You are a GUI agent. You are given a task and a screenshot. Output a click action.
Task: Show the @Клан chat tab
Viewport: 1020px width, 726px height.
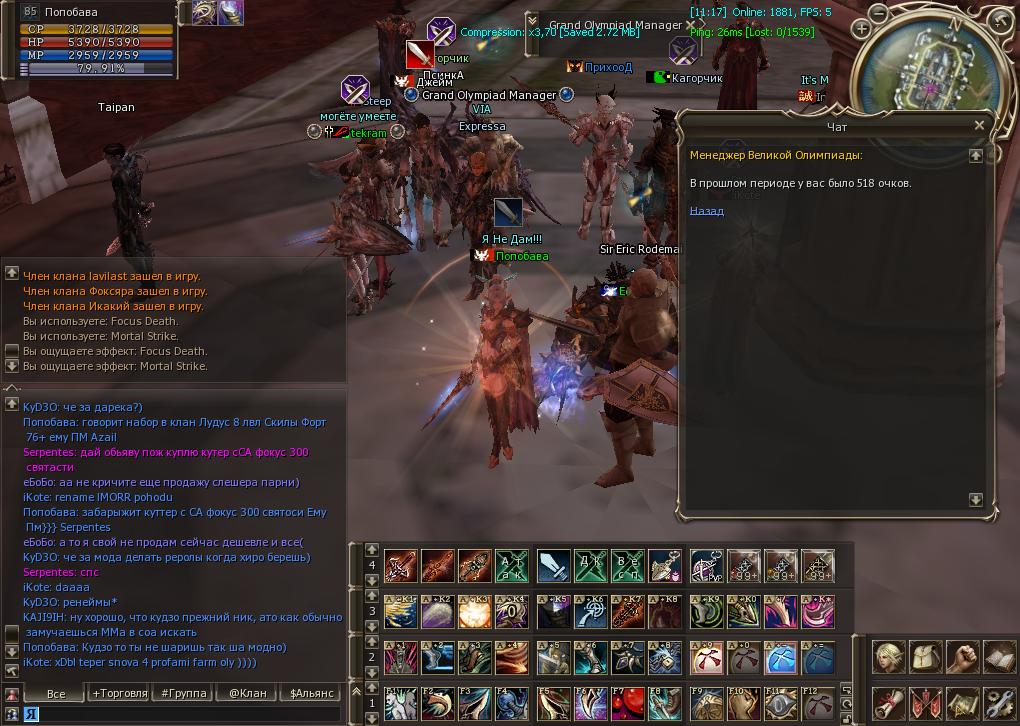247,692
